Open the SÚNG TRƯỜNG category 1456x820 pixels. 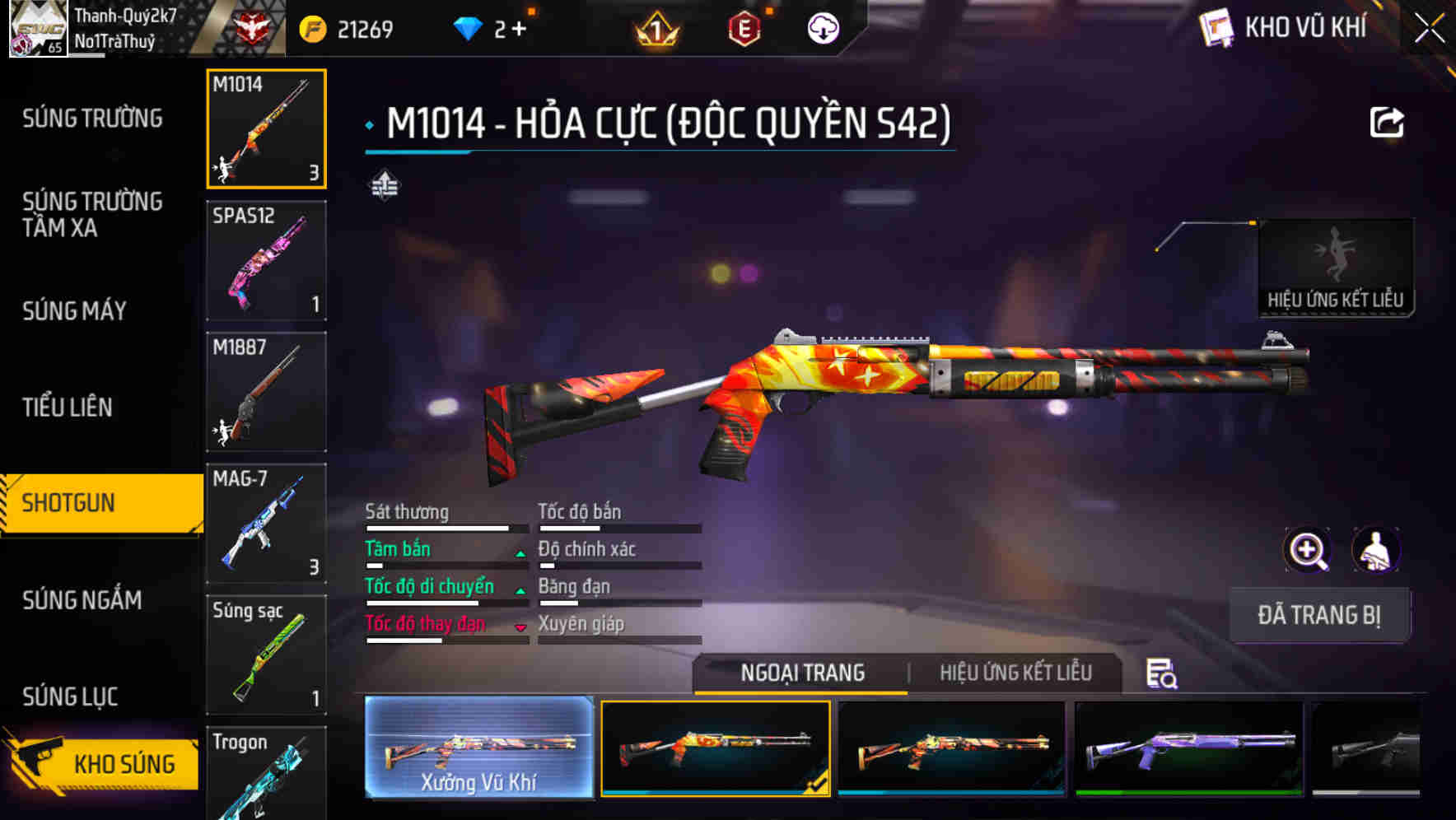(91, 119)
